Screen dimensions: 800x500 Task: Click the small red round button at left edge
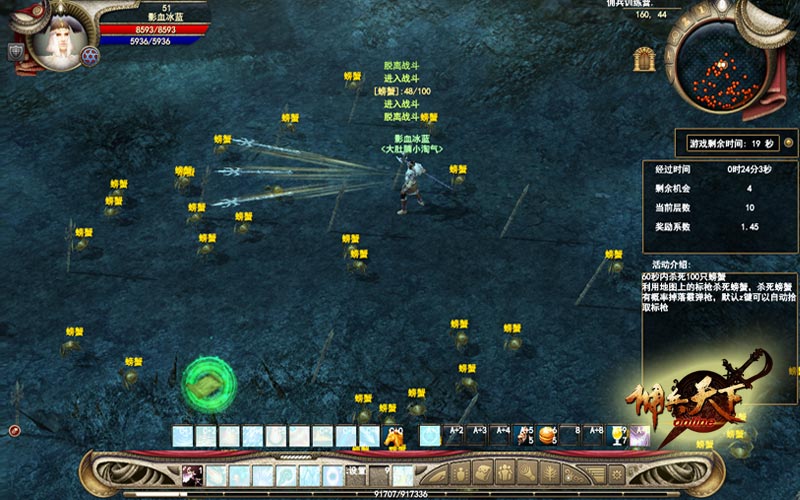[x=15, y=431]
